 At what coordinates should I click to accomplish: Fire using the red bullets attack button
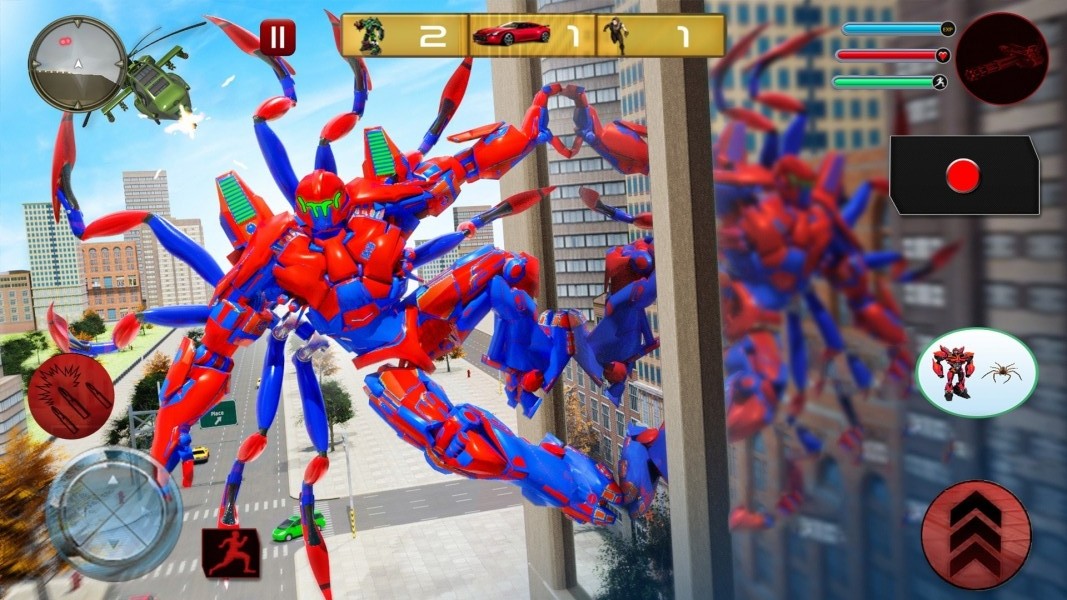pos(70,396)
